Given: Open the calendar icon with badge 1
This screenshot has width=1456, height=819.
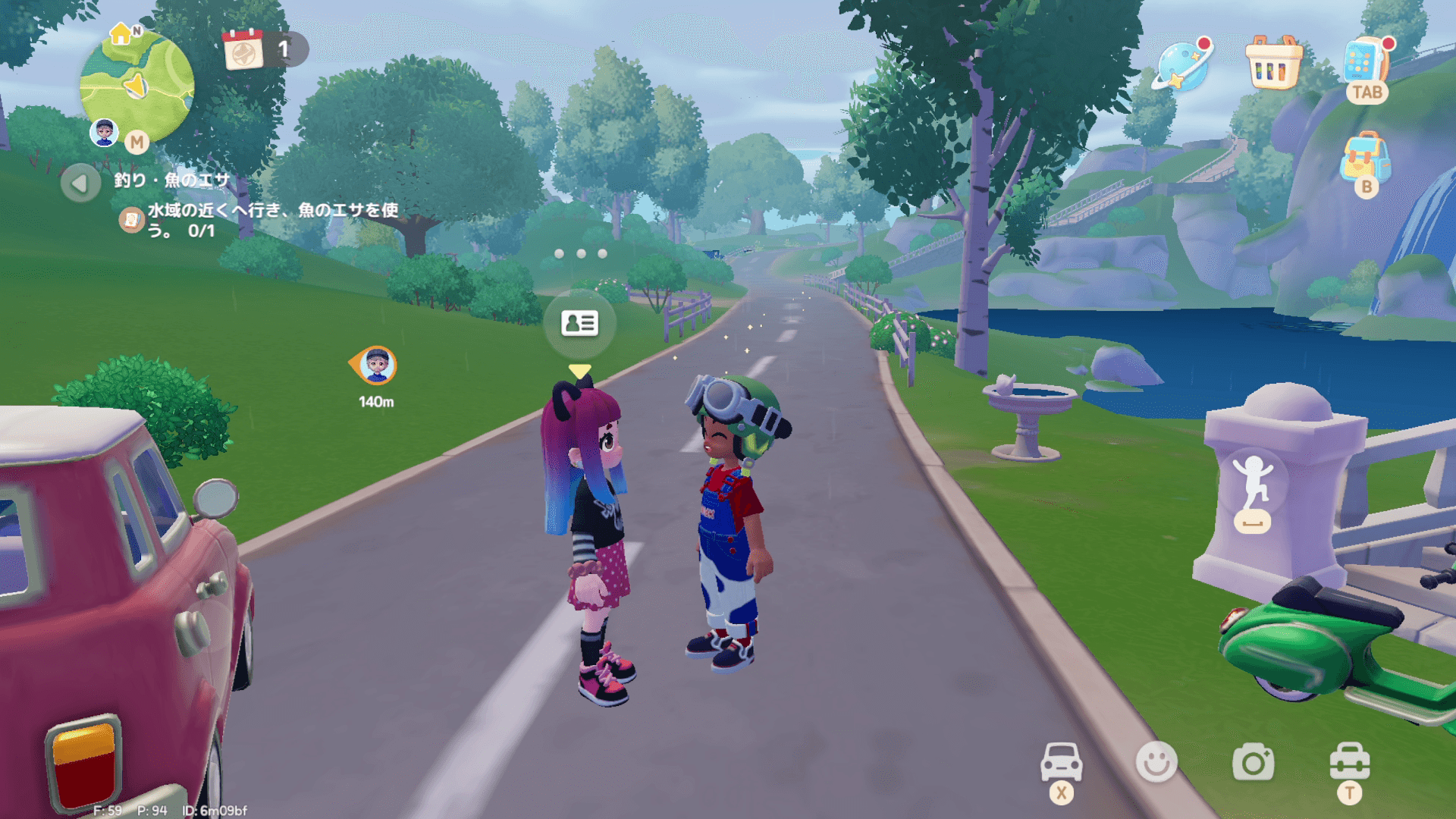Looking at the screenshot, I should (x=243, y=50).
